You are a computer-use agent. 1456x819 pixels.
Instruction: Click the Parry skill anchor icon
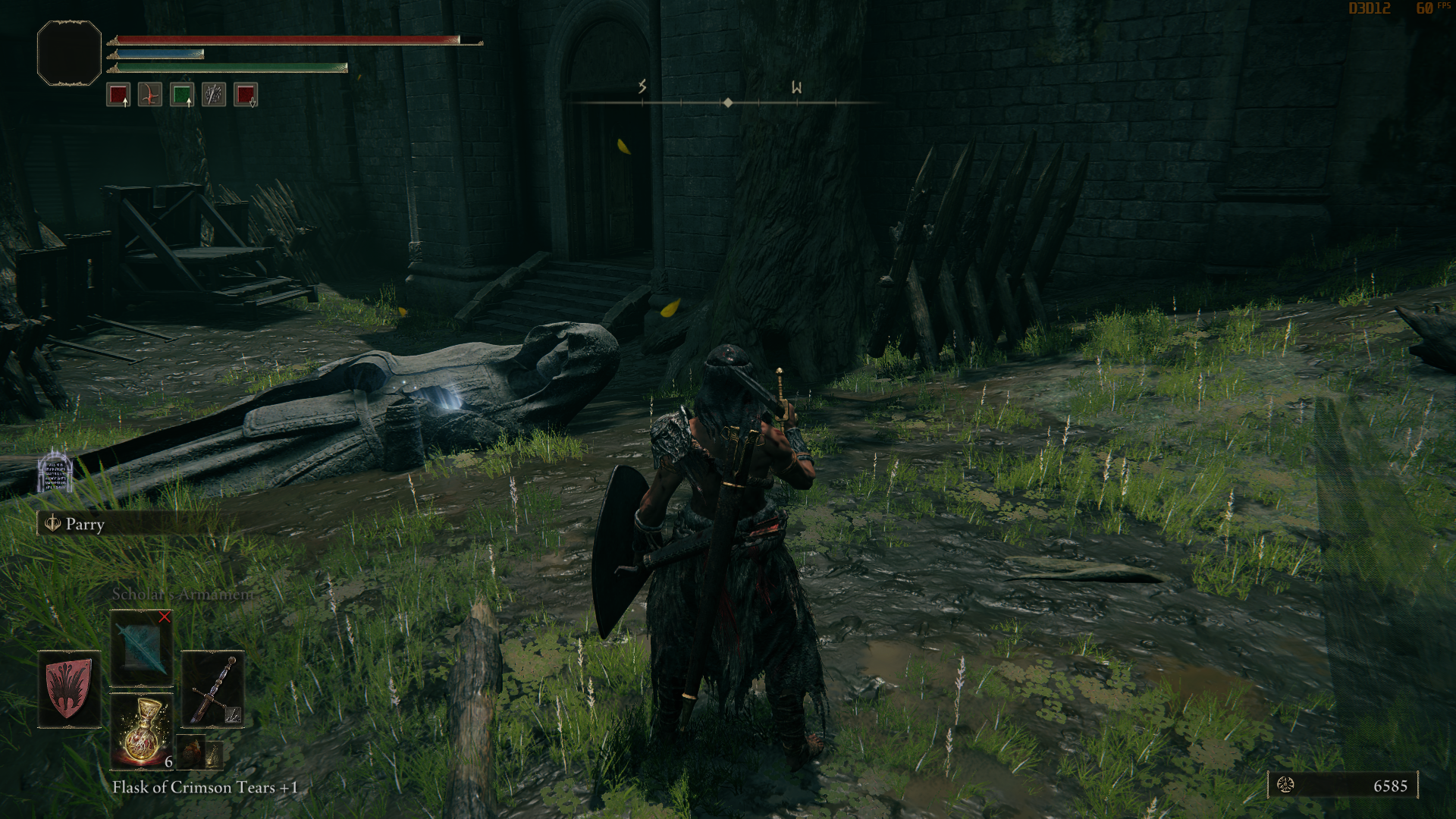click(52, 524)
